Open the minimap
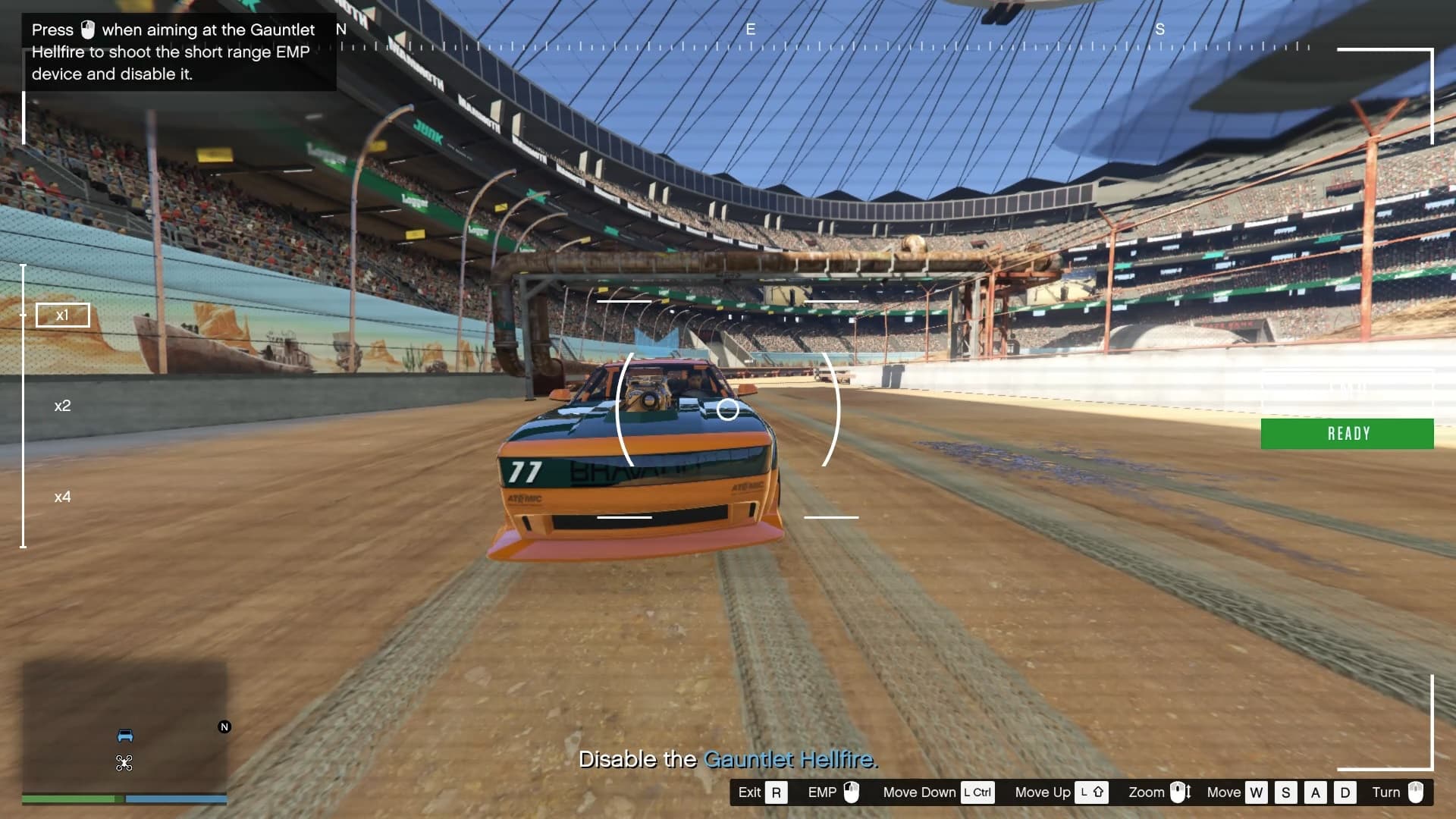The height and width of the screenshot is (819, 1456). coord(124,726)
